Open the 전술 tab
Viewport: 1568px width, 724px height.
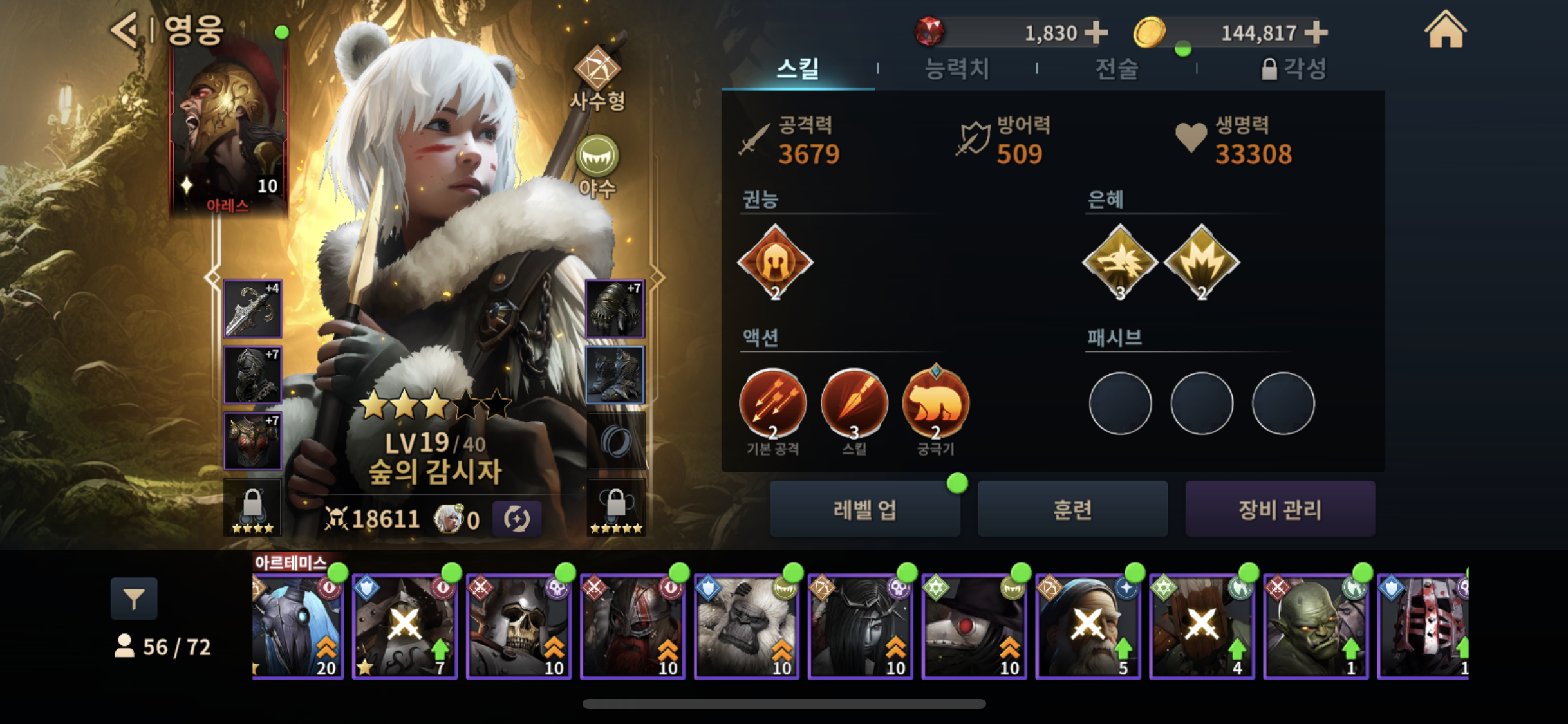[1117, 69]
